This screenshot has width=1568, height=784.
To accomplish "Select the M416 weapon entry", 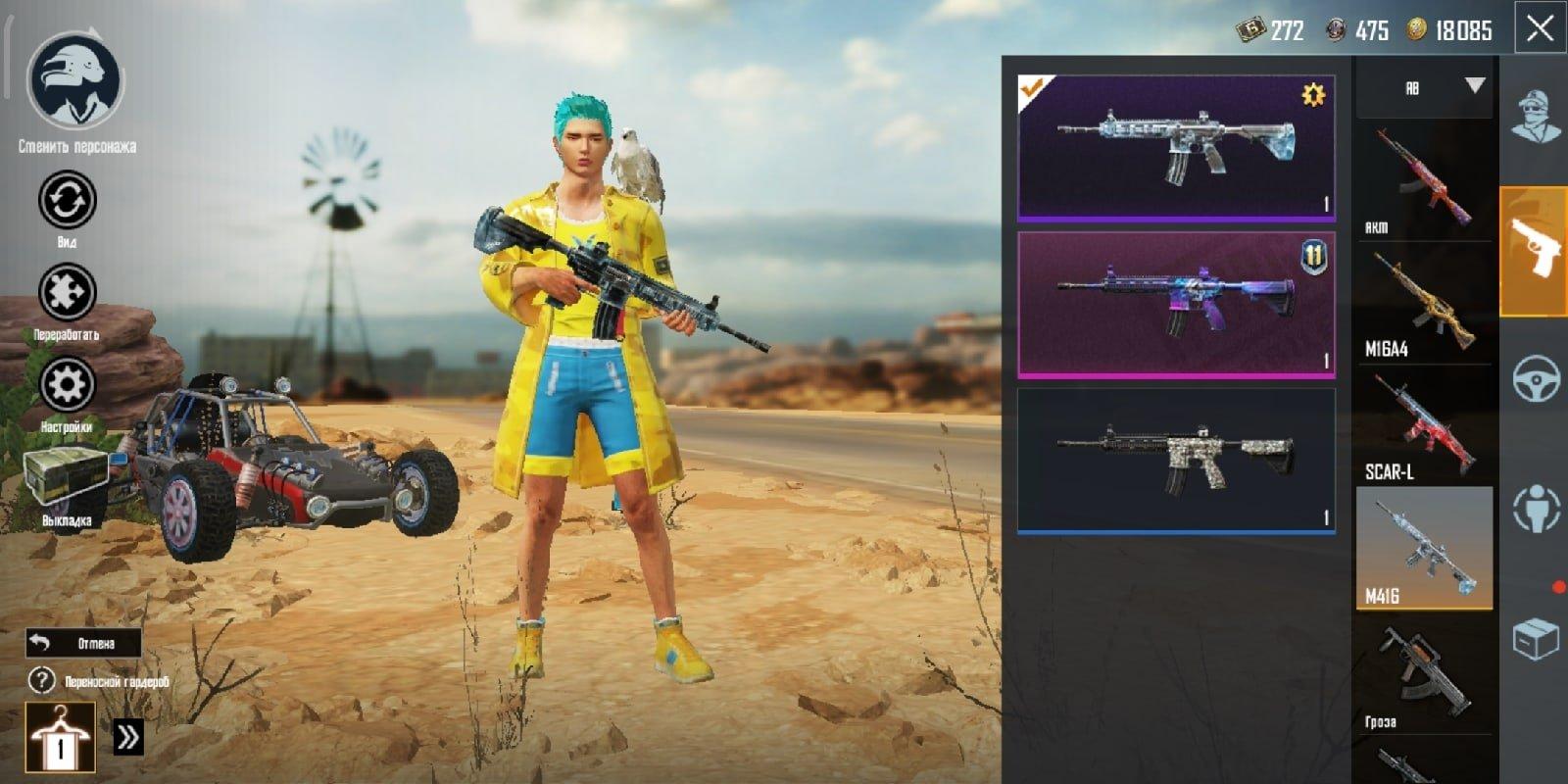I will click(1423, 549).
